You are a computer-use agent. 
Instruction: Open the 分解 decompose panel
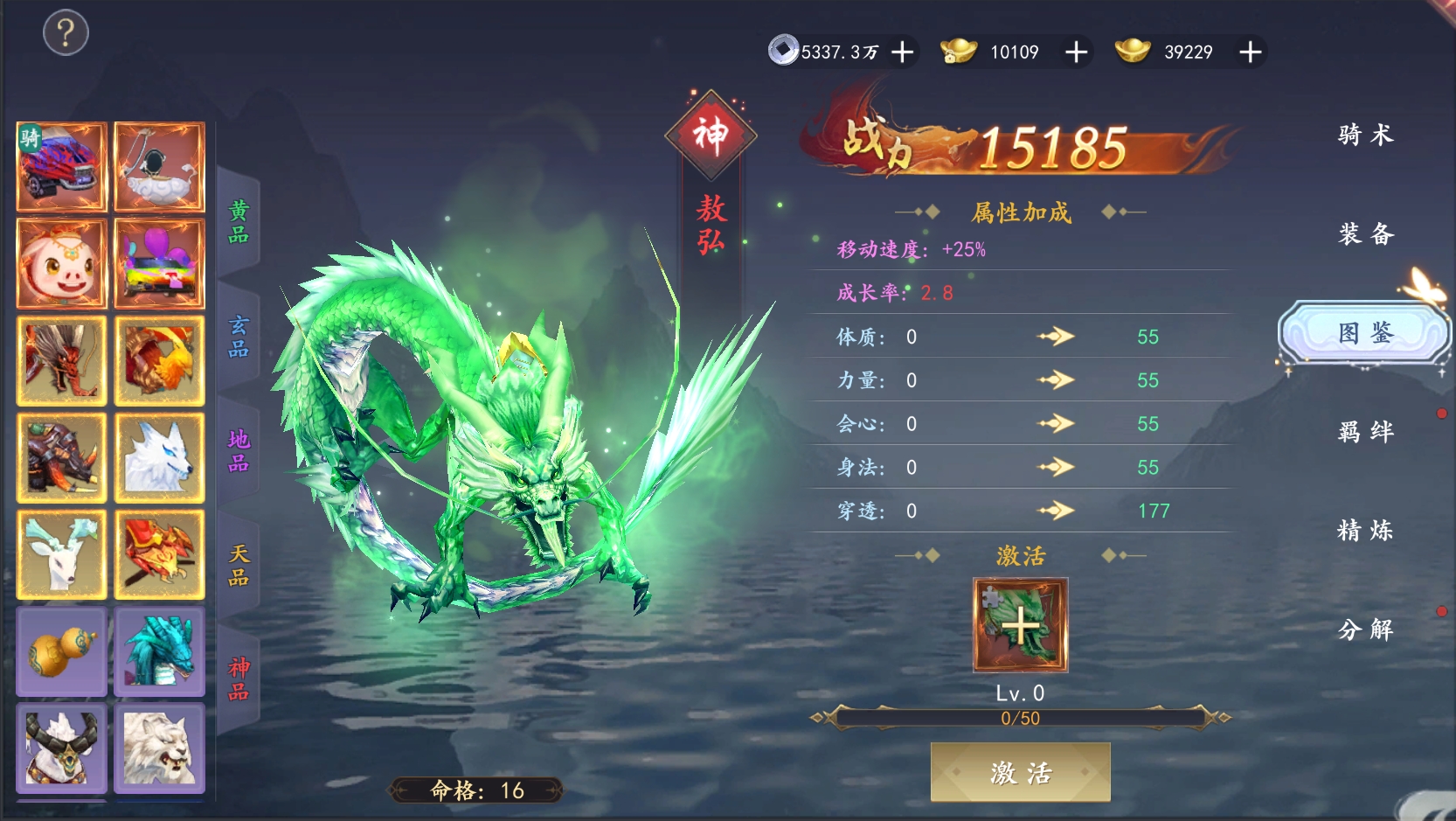pos(1364,629)
